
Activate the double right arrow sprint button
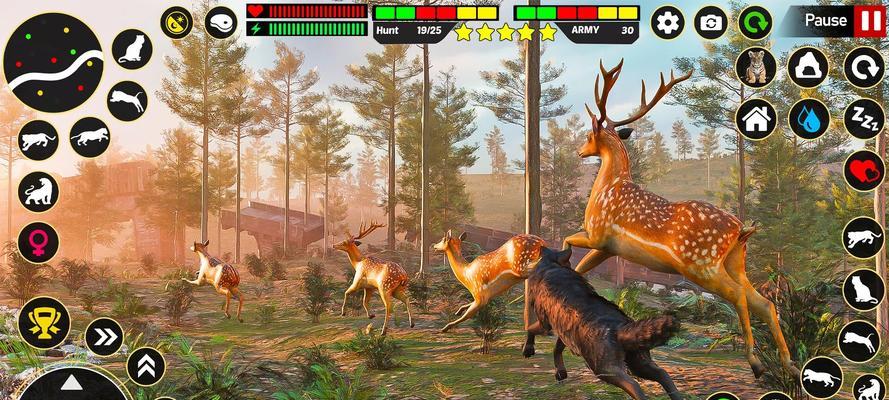pyautogui.click(x=104, y=337)
